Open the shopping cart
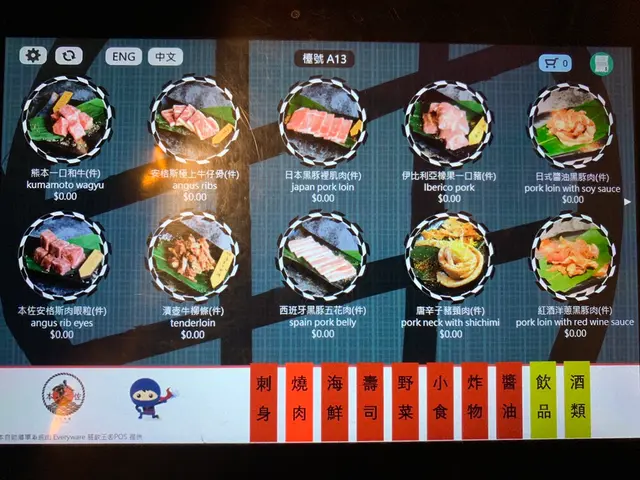 [555, 63]
